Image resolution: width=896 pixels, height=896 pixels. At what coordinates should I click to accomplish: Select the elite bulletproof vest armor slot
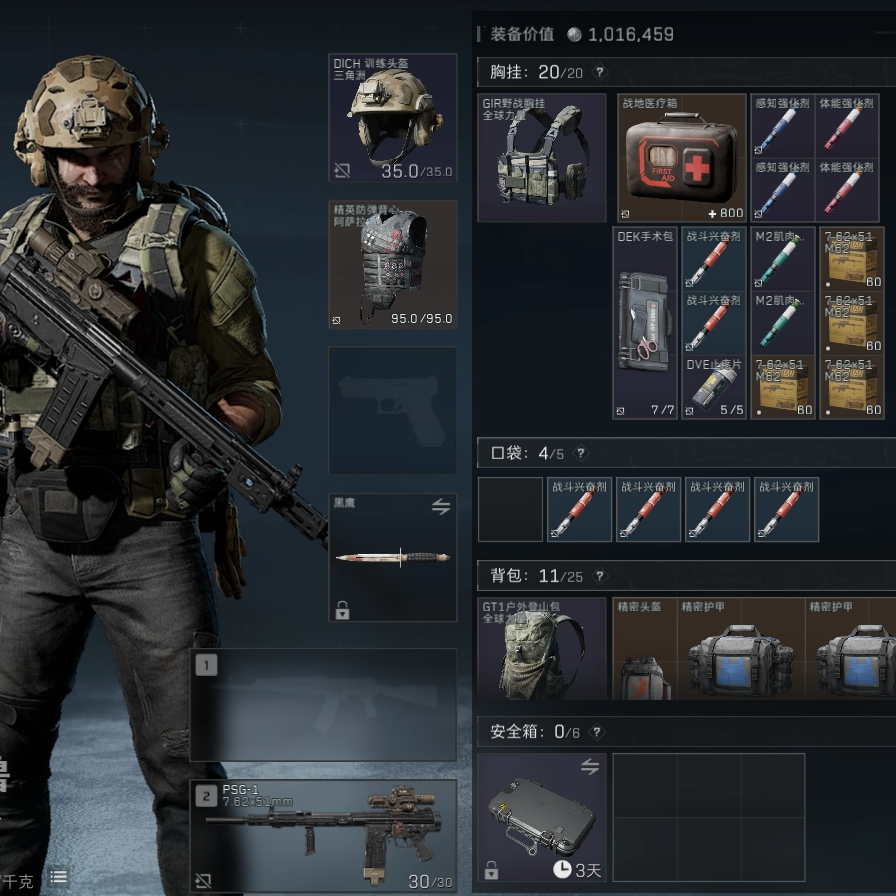(x=393, y=265)
